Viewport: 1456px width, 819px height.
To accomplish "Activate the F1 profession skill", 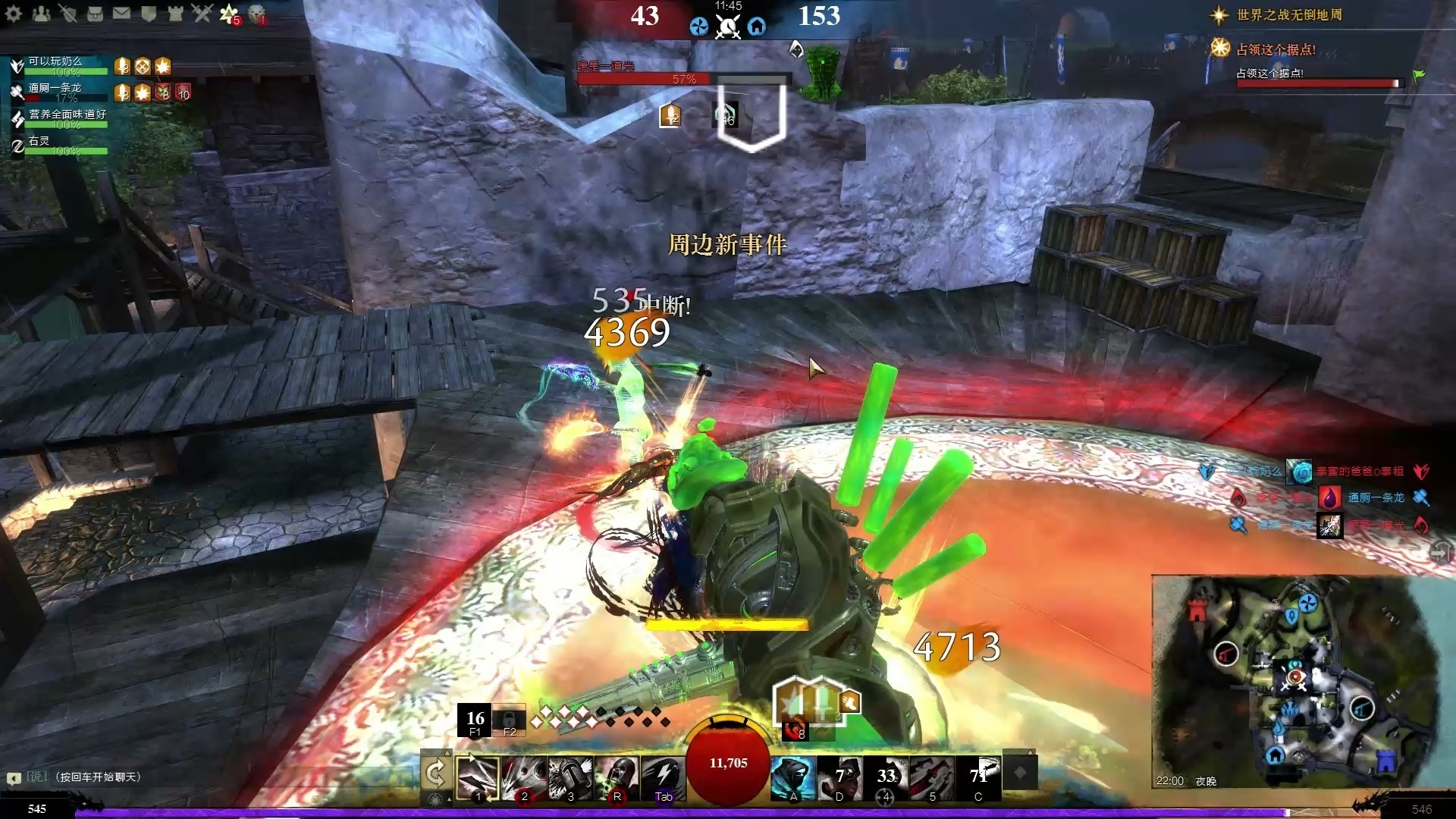I will [x=475, y=720].
